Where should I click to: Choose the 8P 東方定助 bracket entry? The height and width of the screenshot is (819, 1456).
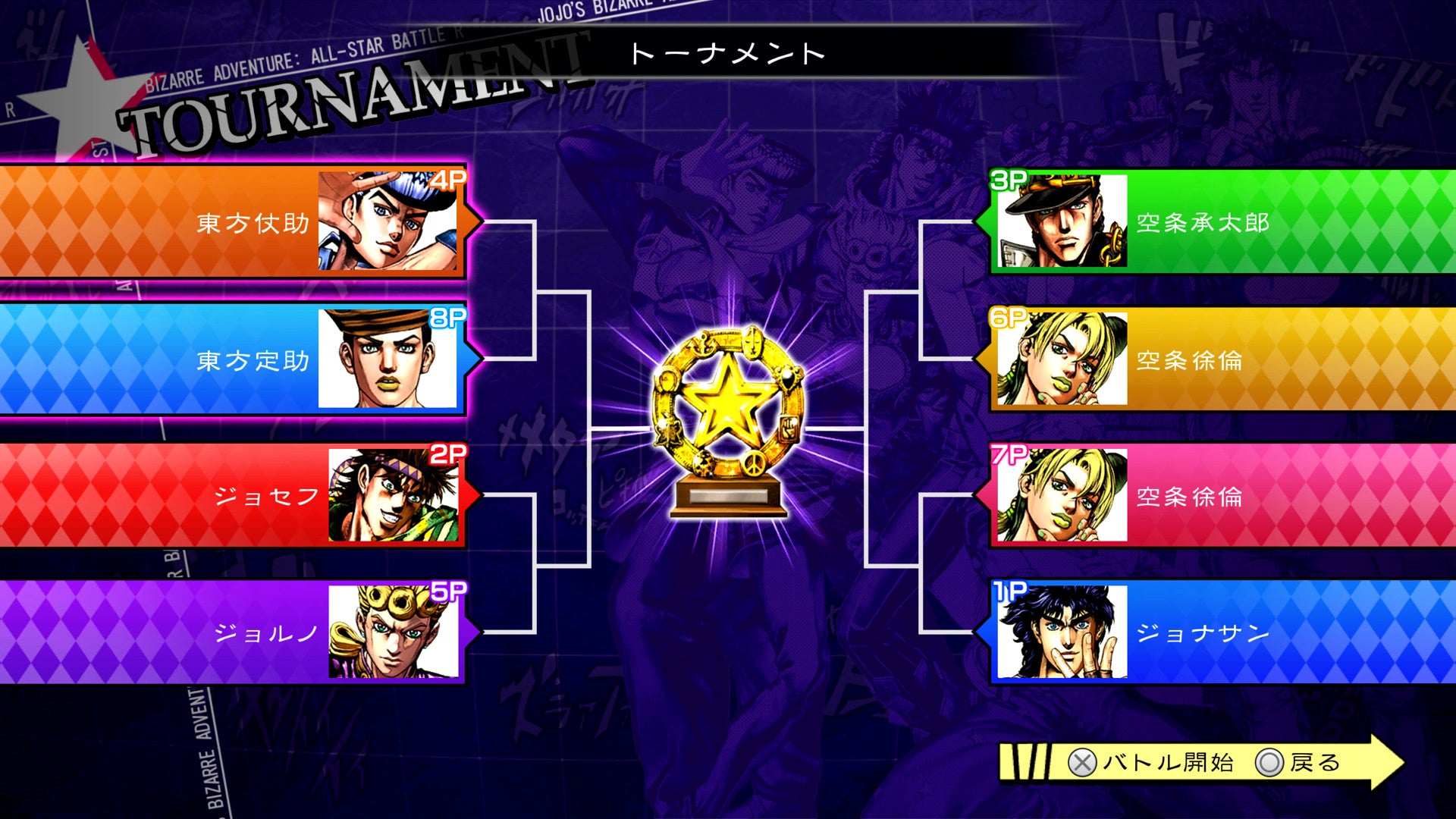pyautogui.click(x=231, y=359)
